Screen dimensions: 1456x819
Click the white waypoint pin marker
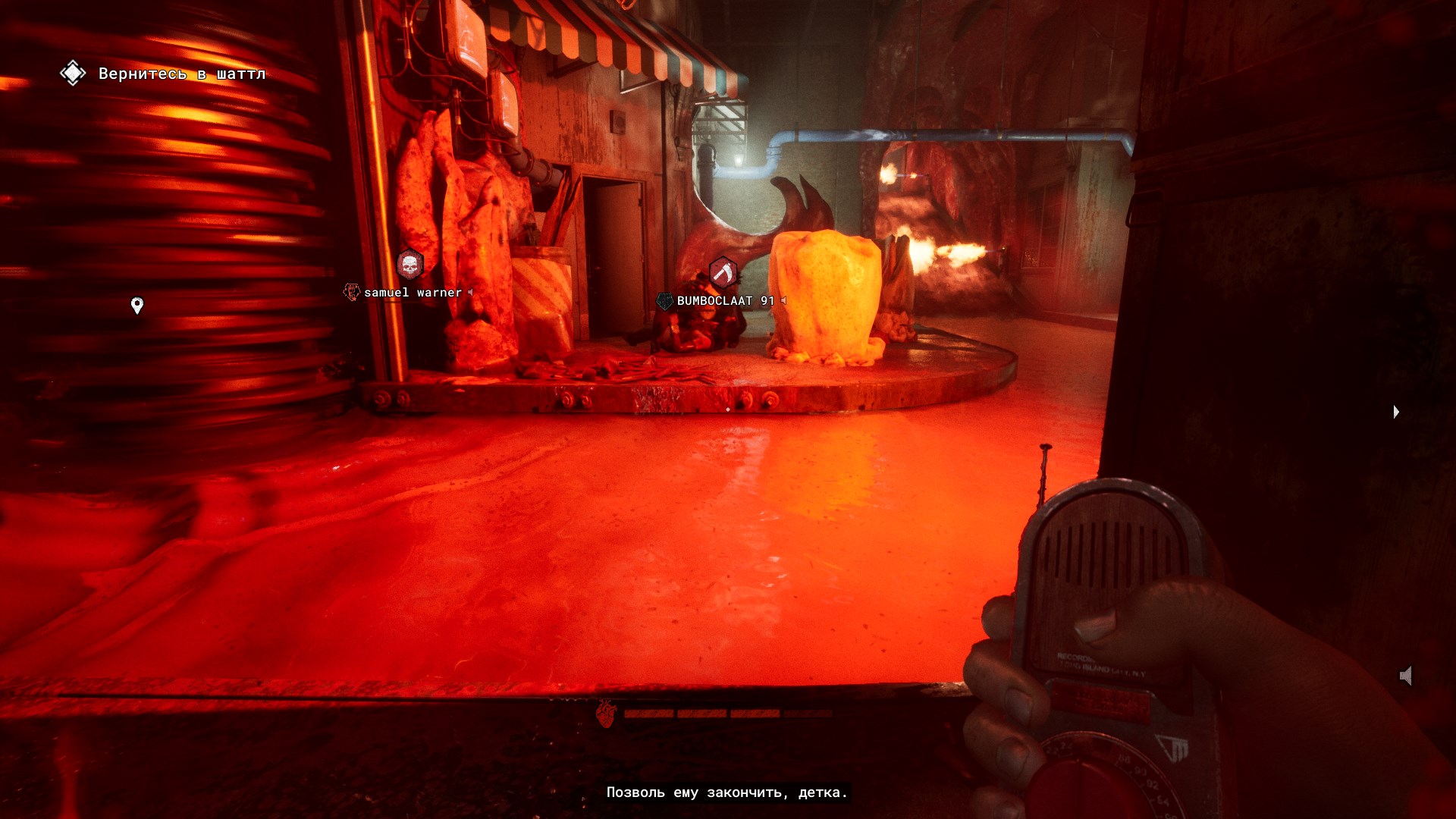137,305
